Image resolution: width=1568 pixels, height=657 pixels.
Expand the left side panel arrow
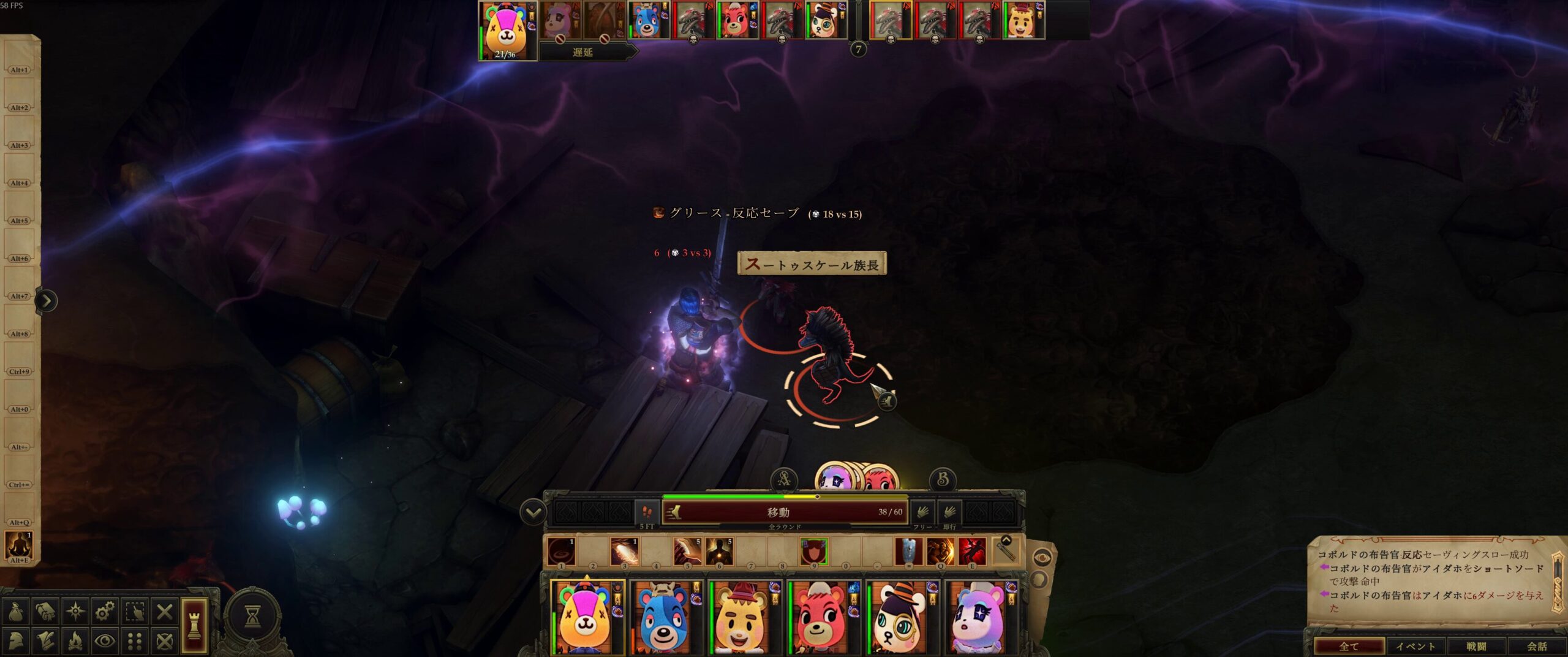[x=47, y=301]
